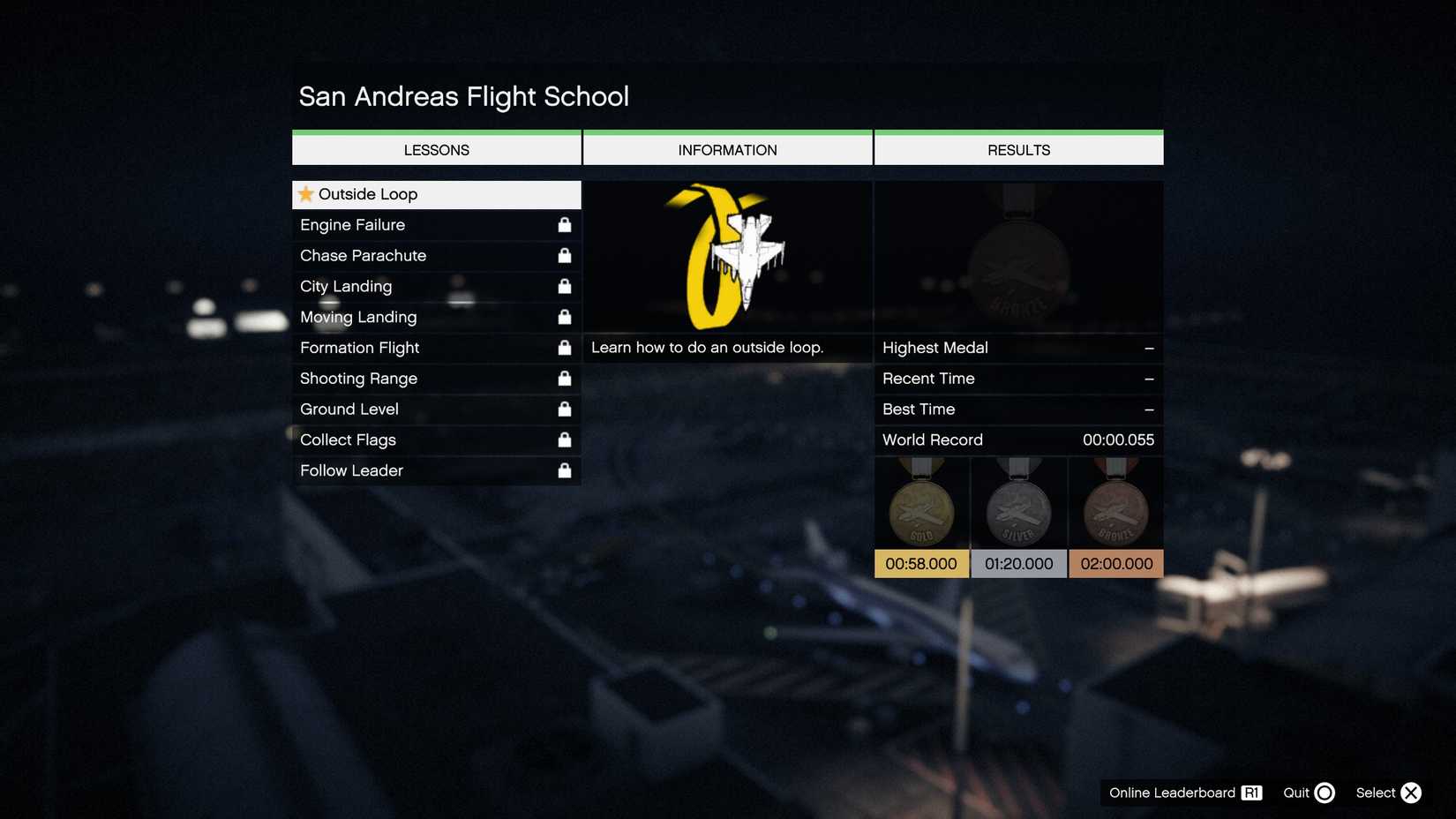This screenshot has height=819, width=1456.
Task: Click the gold medal time 00:58.000
Action: pyautogui.click(x=920, y=563)
